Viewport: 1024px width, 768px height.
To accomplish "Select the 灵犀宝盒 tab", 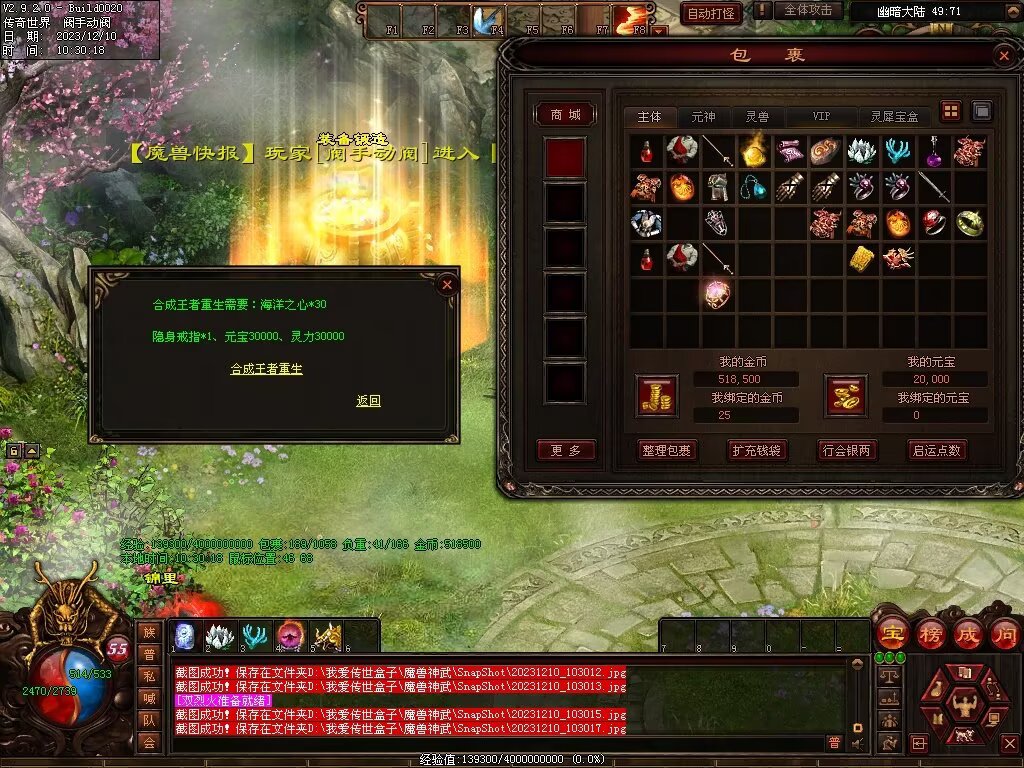I will 894,117.
